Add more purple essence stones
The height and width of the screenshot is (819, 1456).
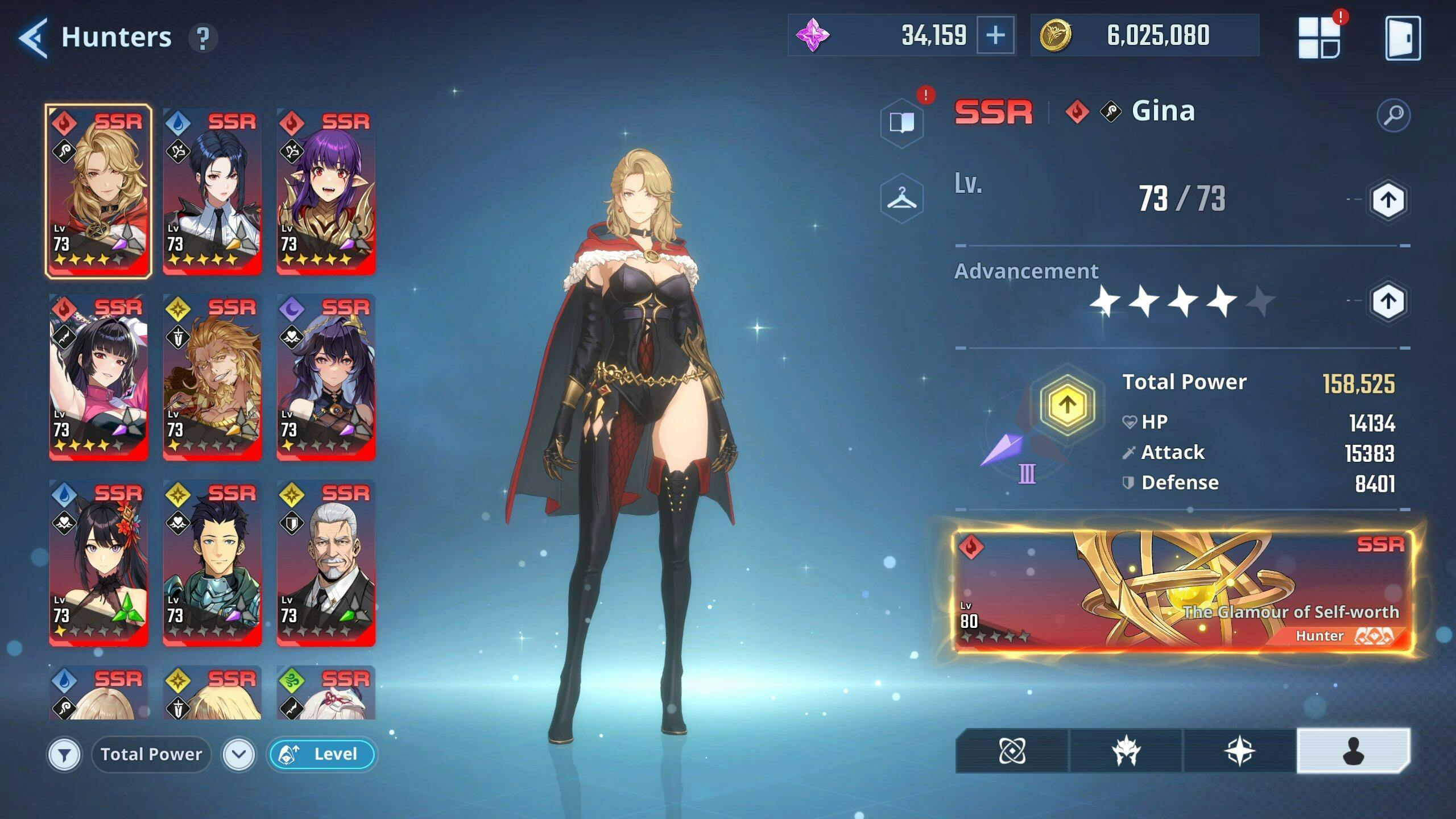click(x=995, y=36)
